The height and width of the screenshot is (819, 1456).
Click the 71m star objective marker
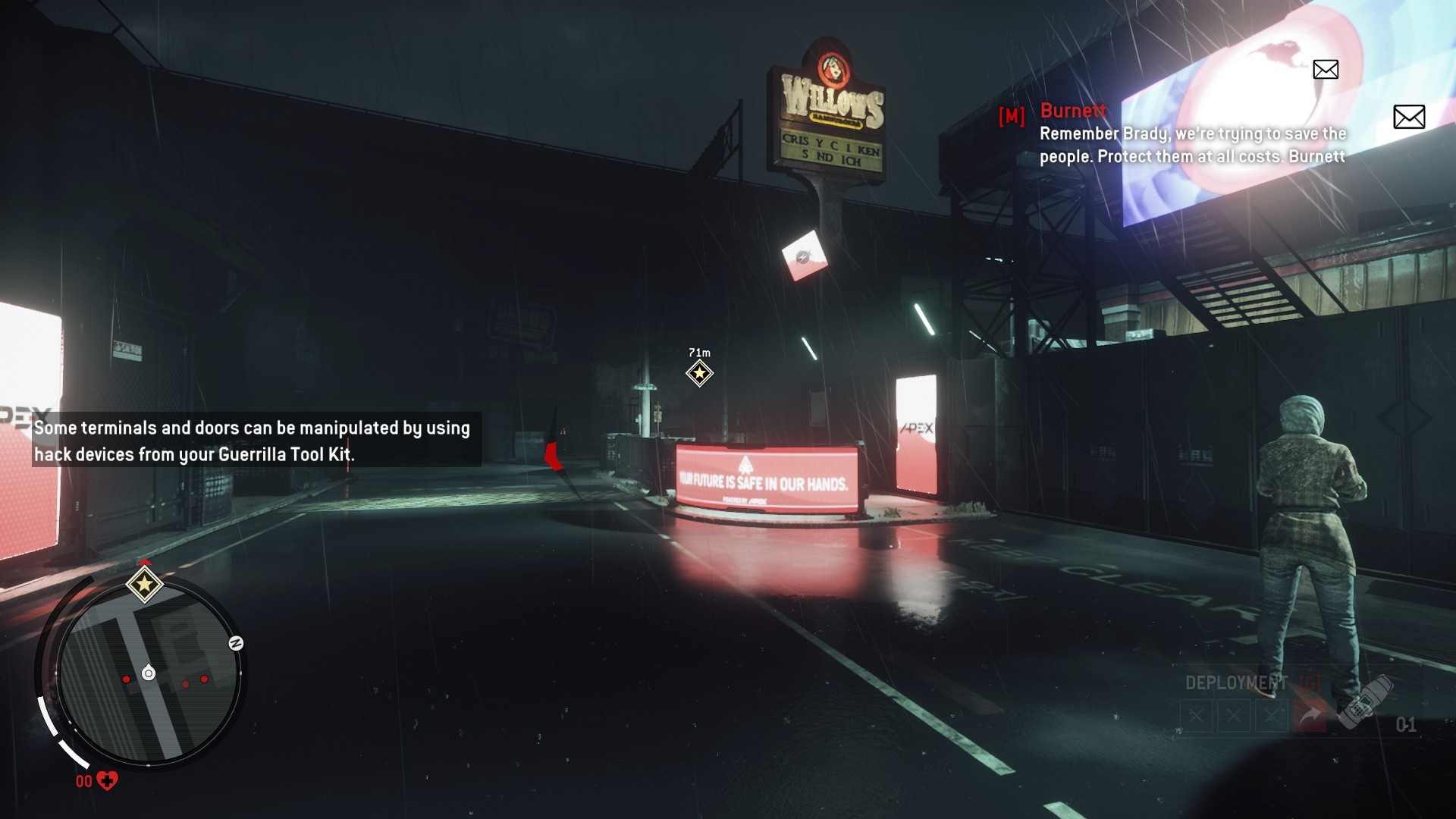698,372
